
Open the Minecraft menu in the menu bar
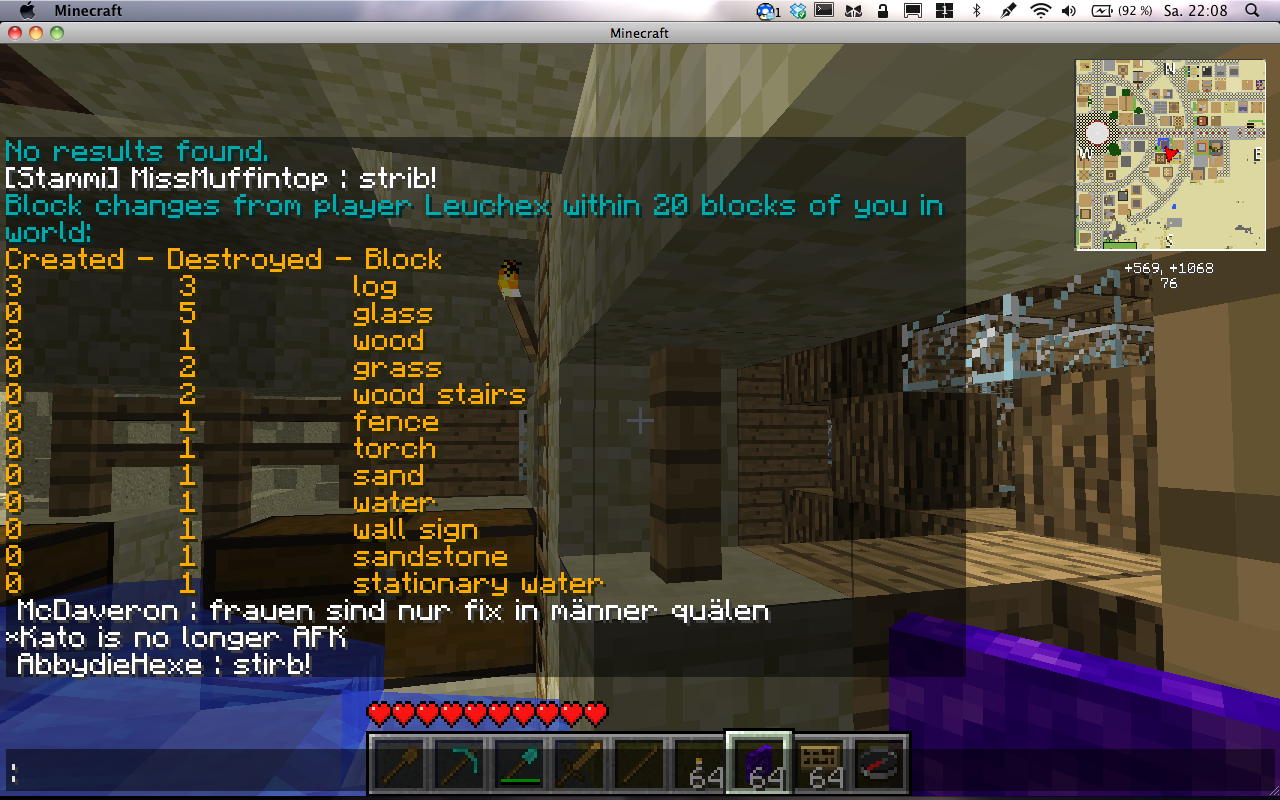88,11
